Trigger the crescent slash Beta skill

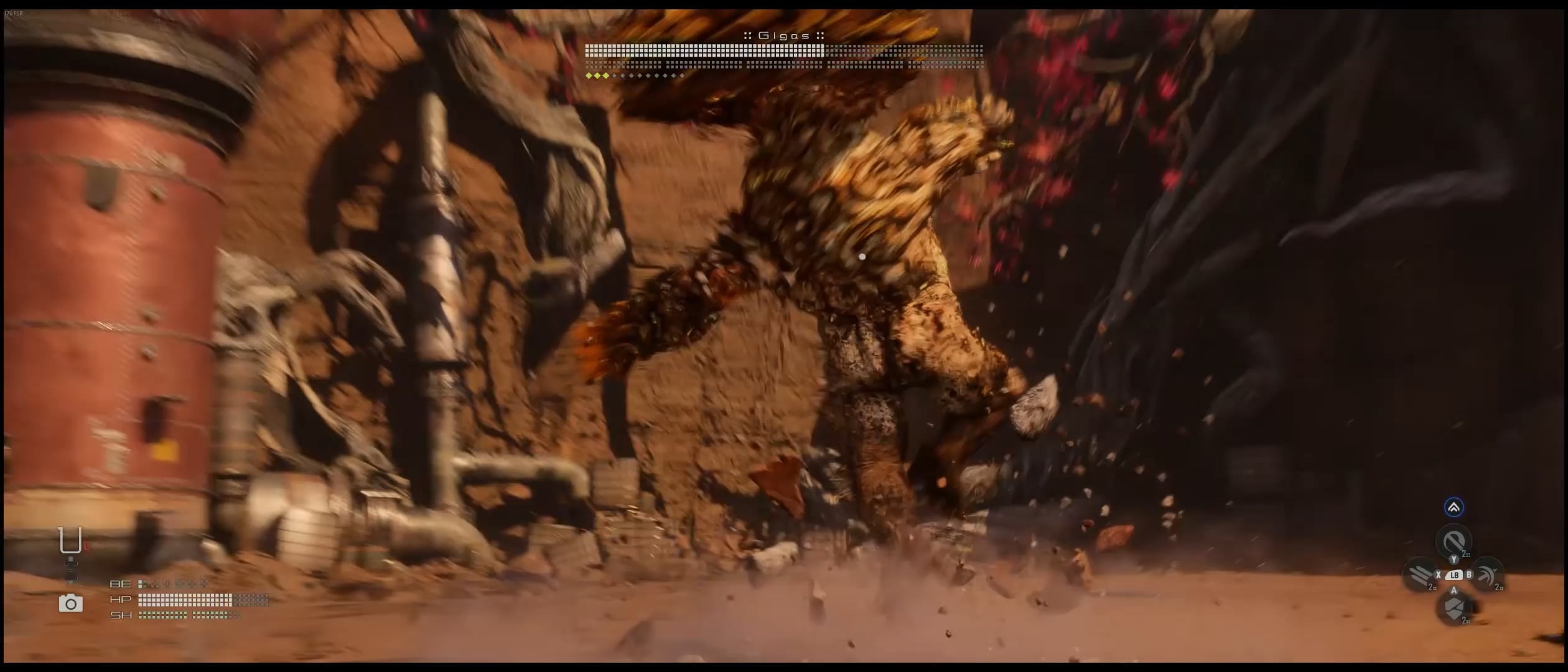(x=1488, y=575)
